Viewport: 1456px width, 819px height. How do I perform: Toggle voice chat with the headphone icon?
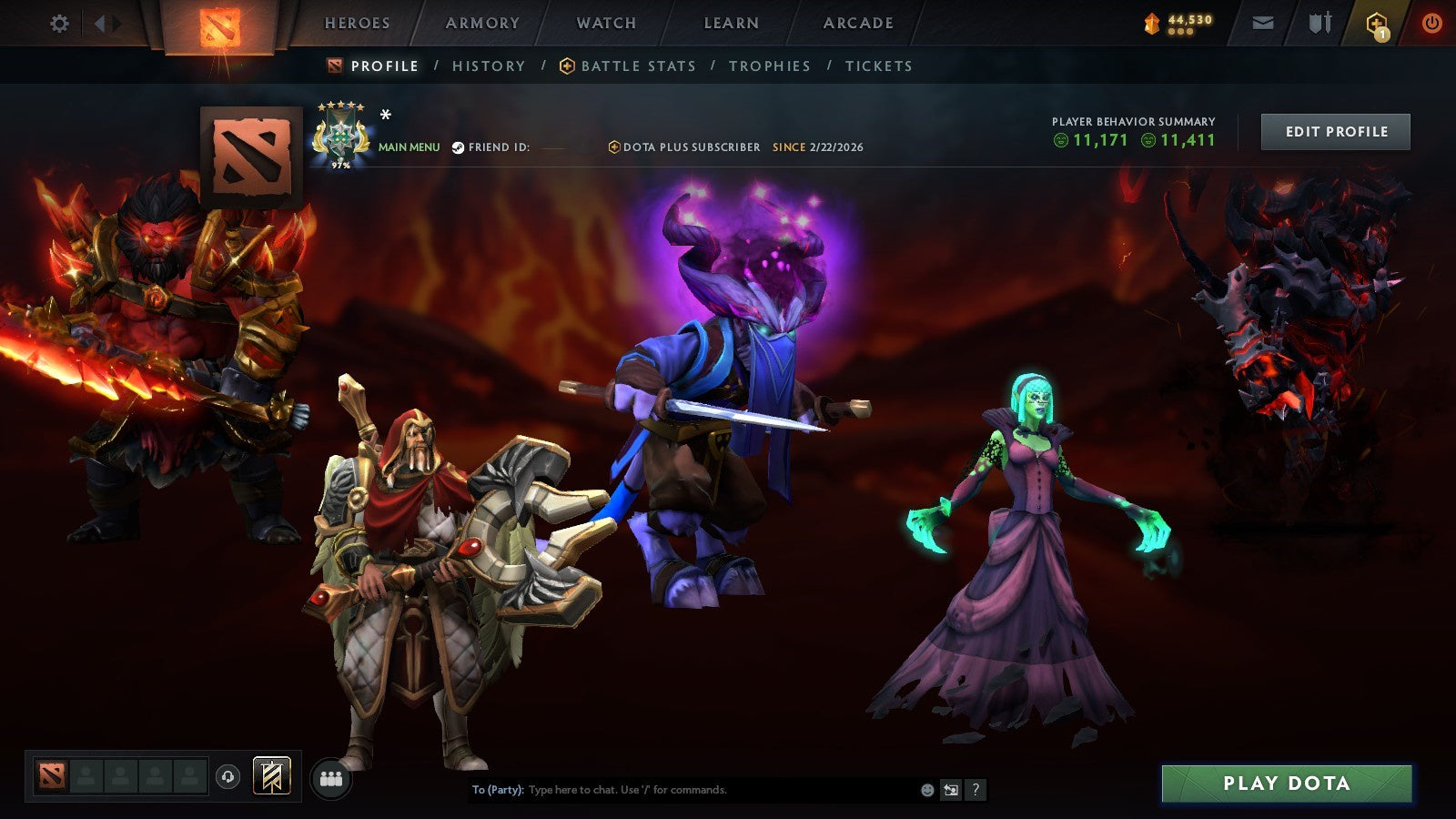pyautogui.click(x=227, y=777)
